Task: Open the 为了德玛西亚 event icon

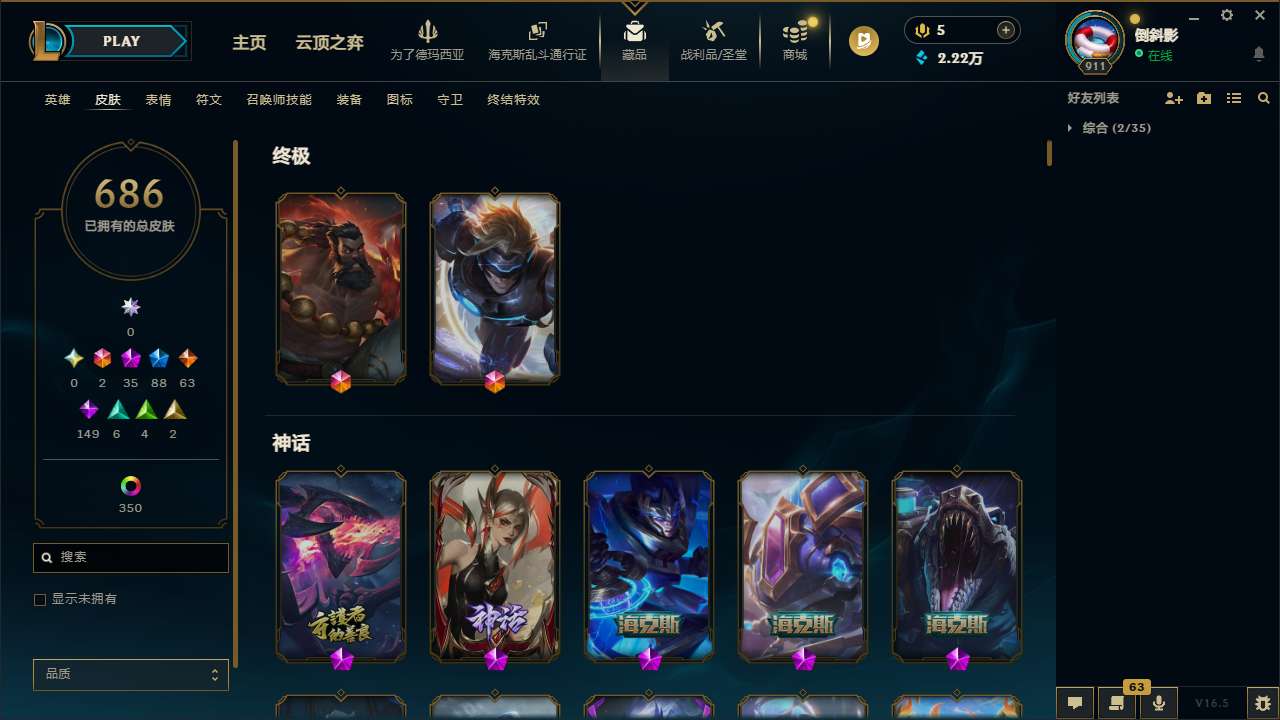Action: point(428,40)
